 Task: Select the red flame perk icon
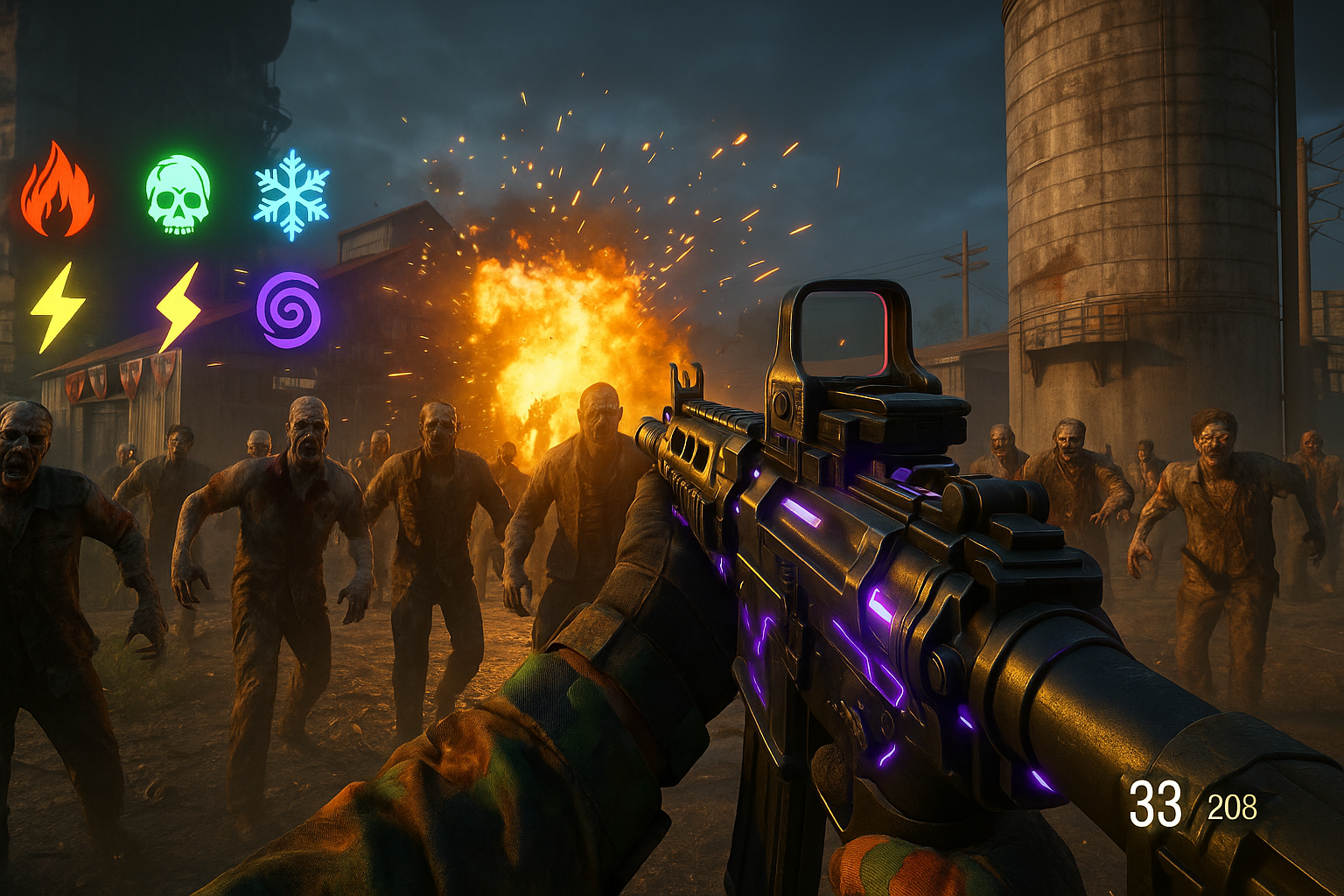point(57,191)
